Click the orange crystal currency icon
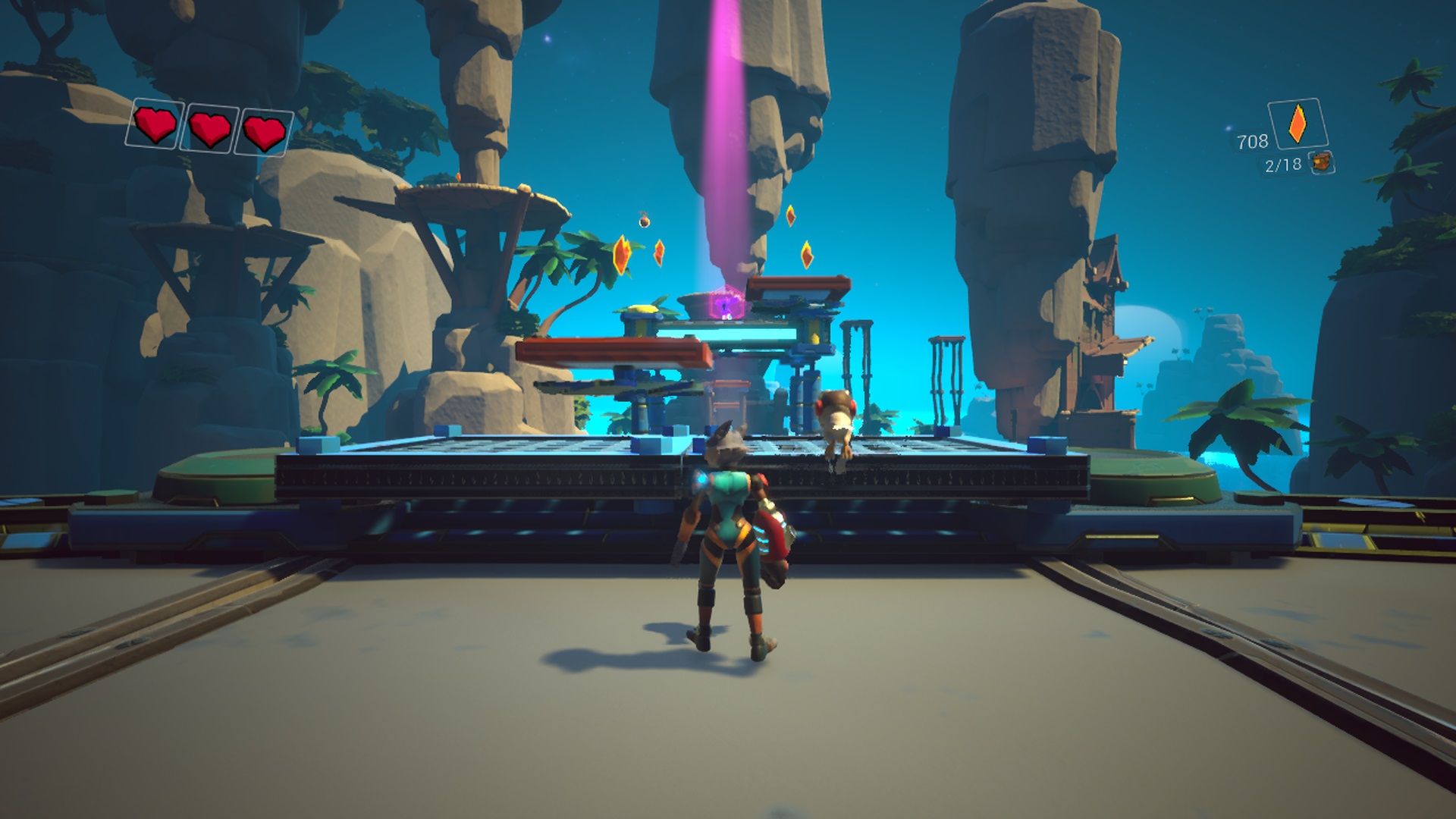Image resolution: width=1456 pixels, height=819 pixels. click(x=1298, y=124)
